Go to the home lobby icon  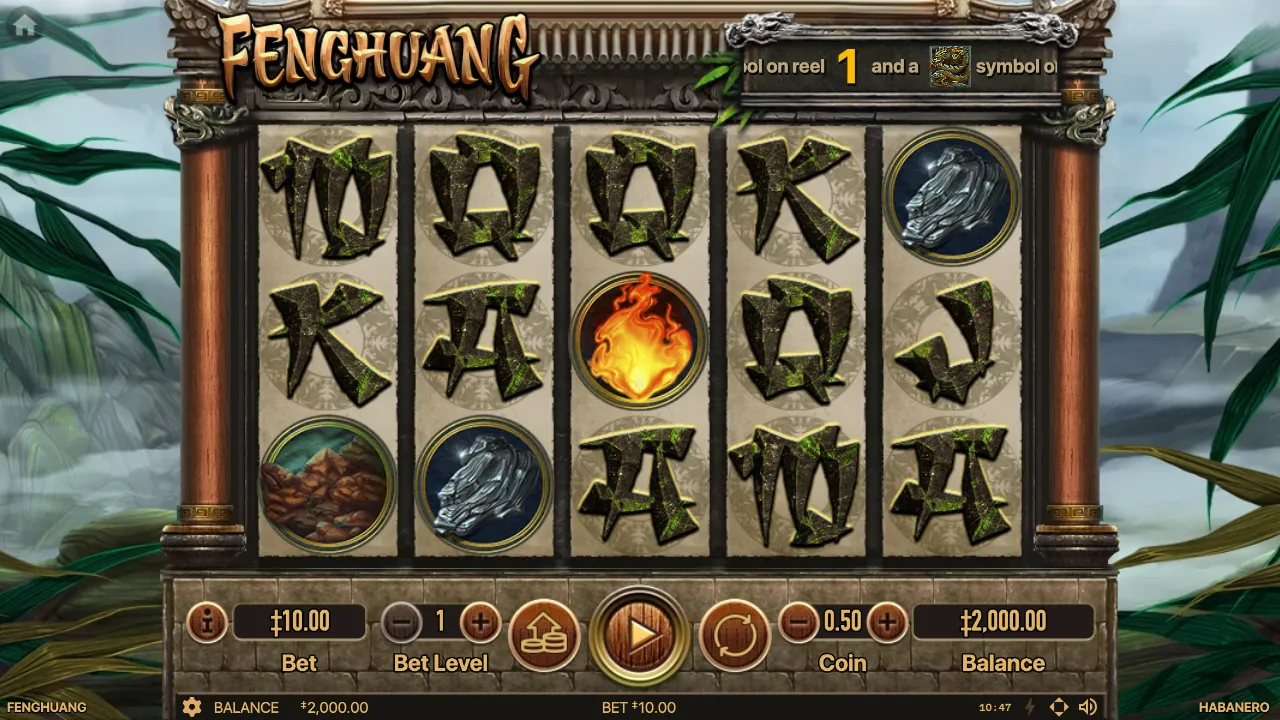pos(25,26)
